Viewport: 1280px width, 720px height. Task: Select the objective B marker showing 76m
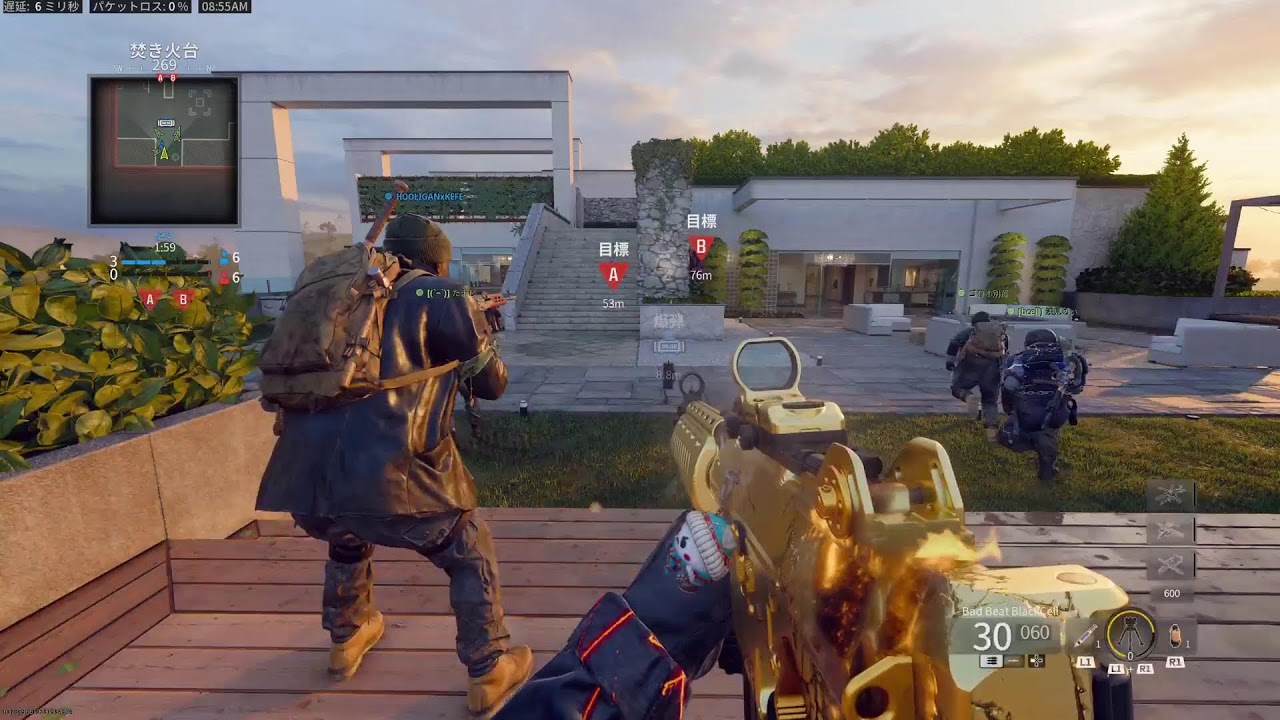tap(700, 247)
